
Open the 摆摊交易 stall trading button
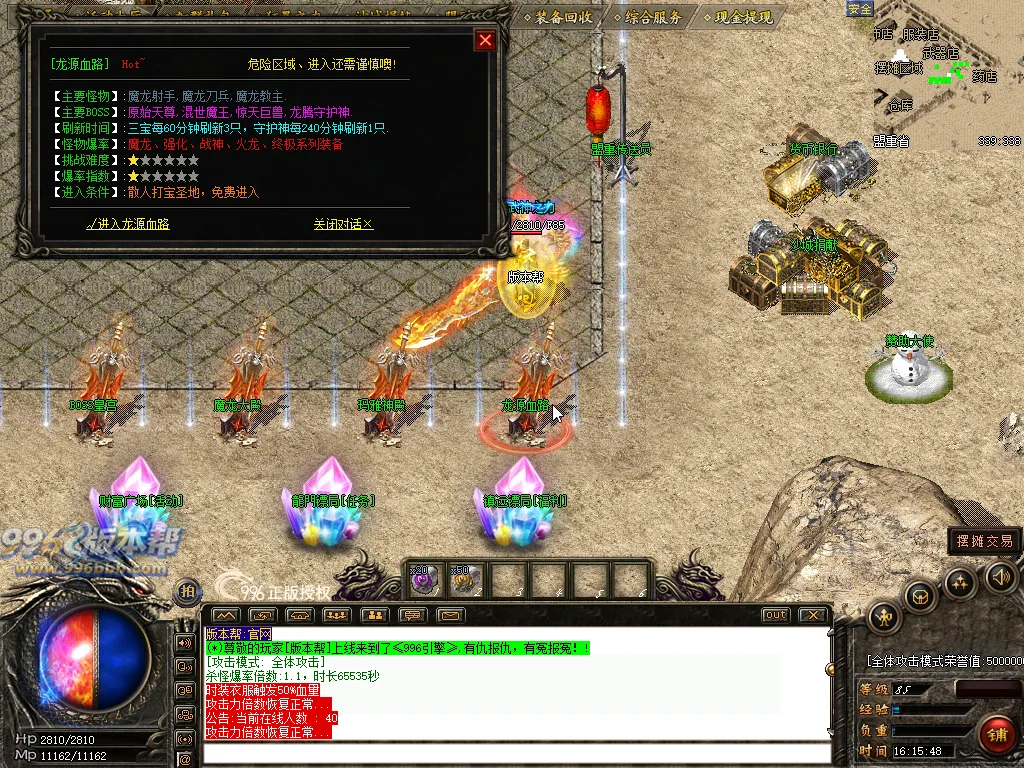tap(984, 541)
